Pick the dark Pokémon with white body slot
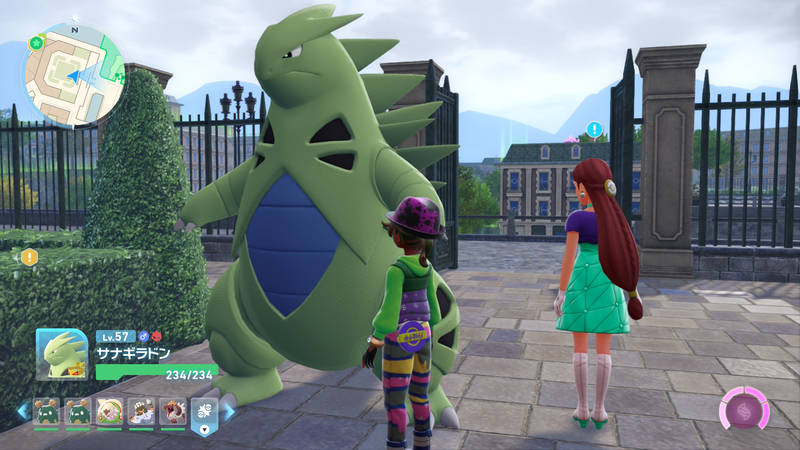The image size is (800, 450). pyautogui.click(x=141, y=411)
